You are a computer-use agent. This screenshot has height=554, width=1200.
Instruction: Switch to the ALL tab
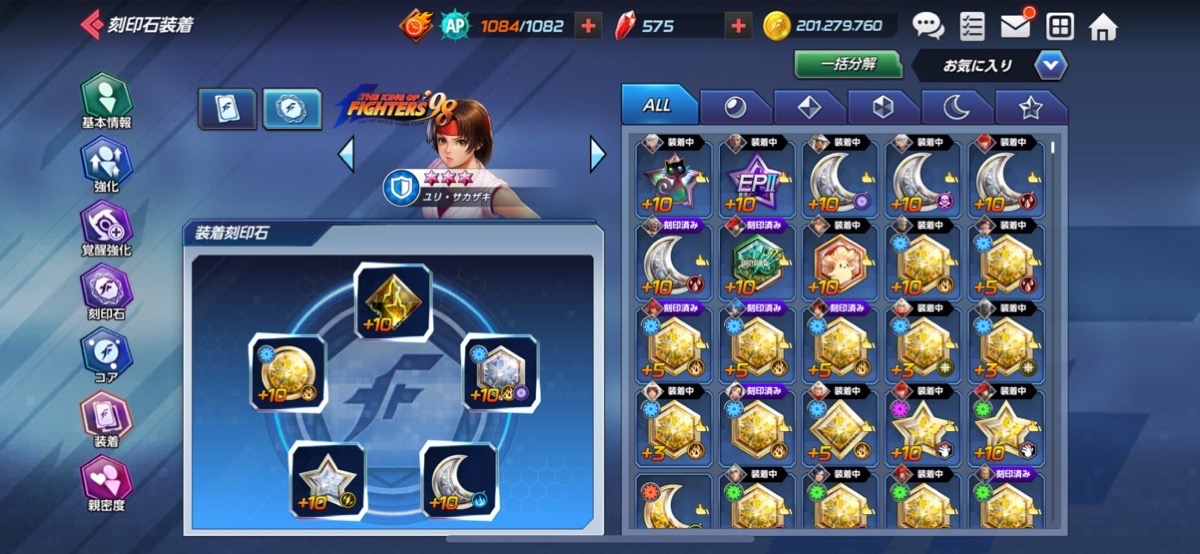click(657, 105)
